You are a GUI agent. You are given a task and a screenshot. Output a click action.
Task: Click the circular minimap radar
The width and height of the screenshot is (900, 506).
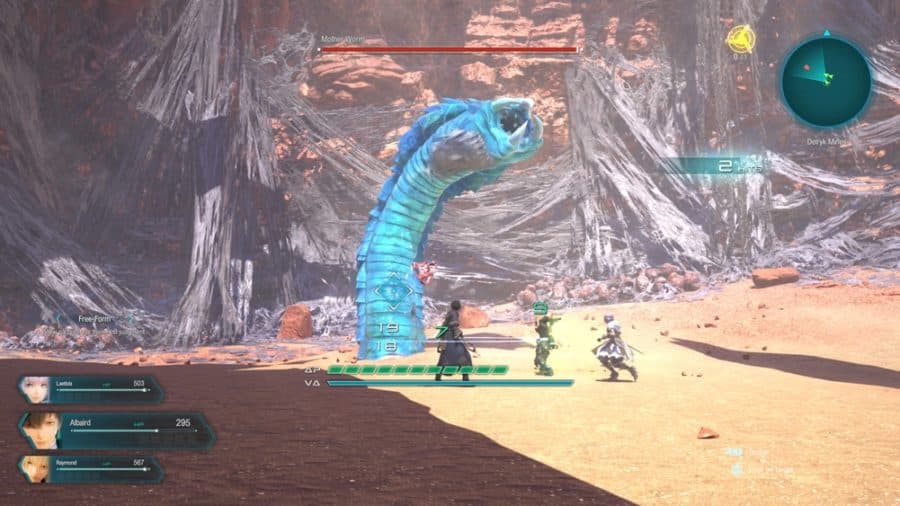826,82
